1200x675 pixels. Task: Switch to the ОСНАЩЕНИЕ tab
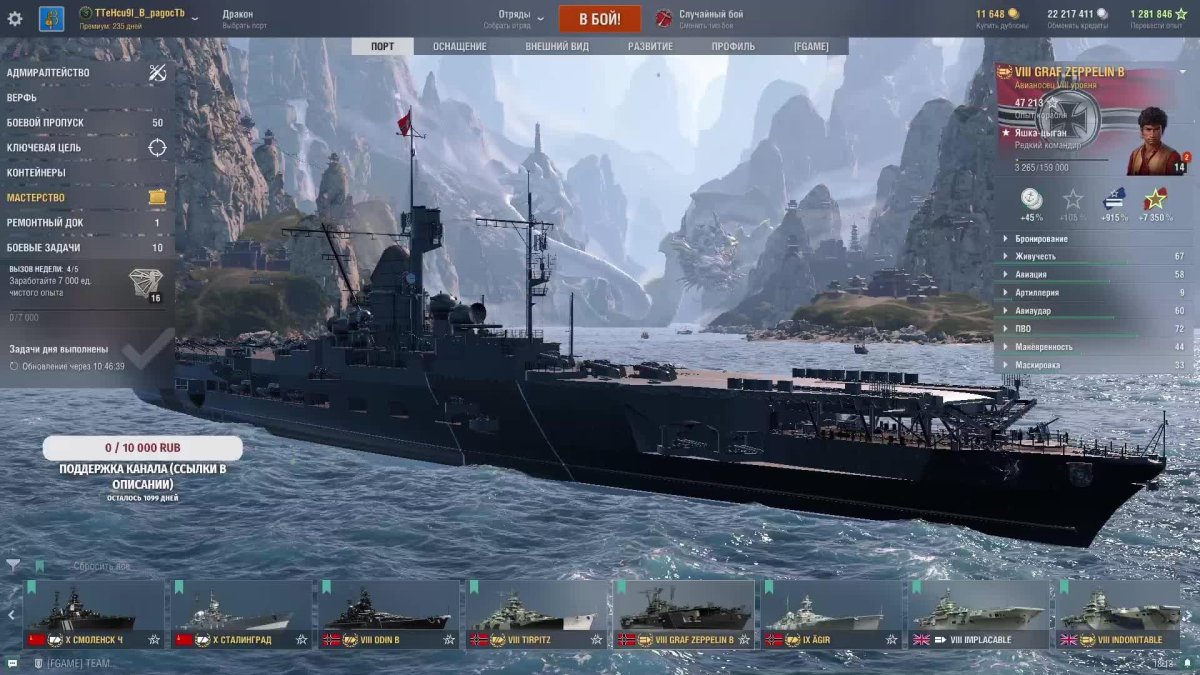click(x=459, y=47)
